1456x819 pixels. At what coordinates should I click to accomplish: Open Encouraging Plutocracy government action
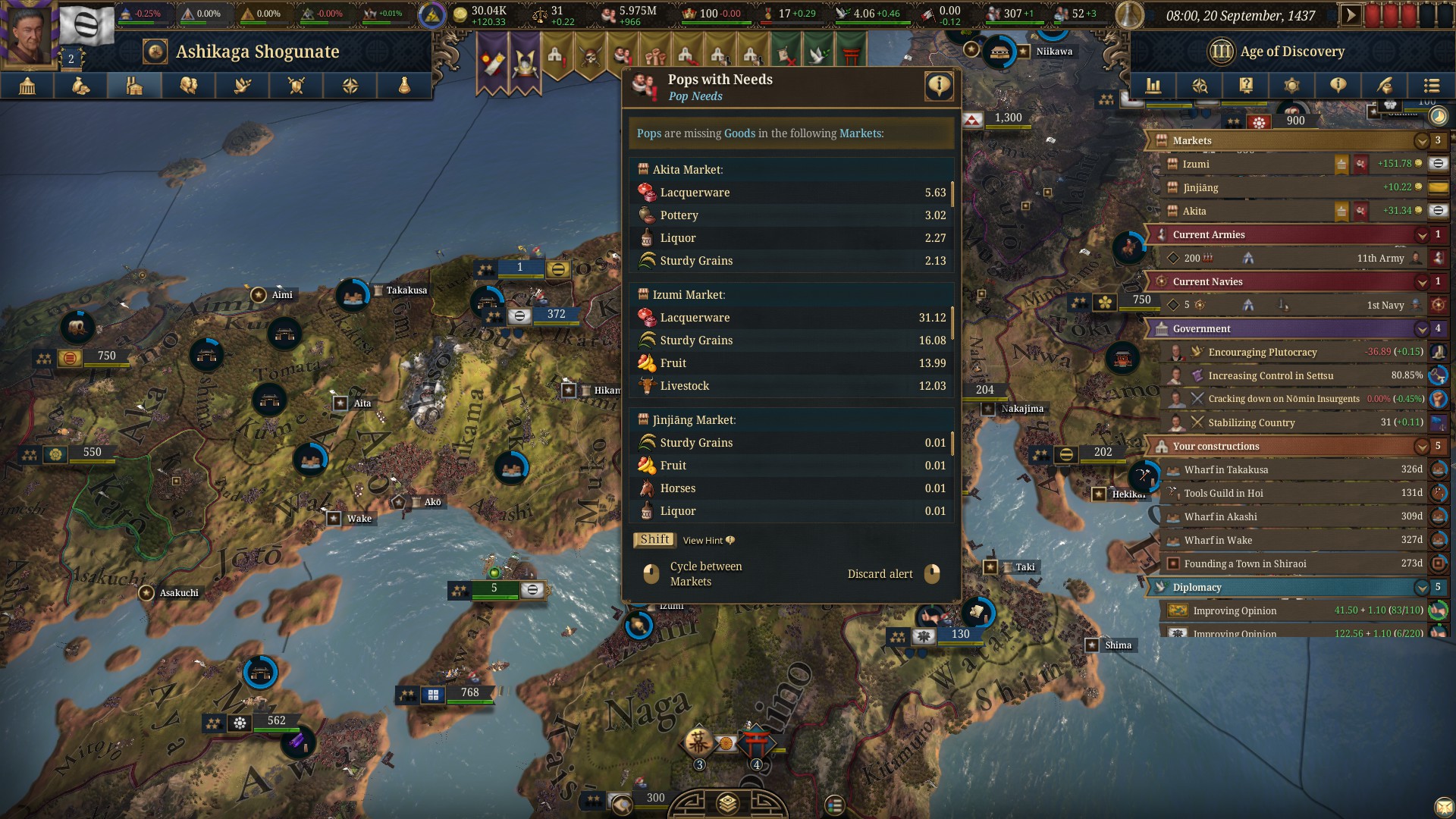(1263, 353)
